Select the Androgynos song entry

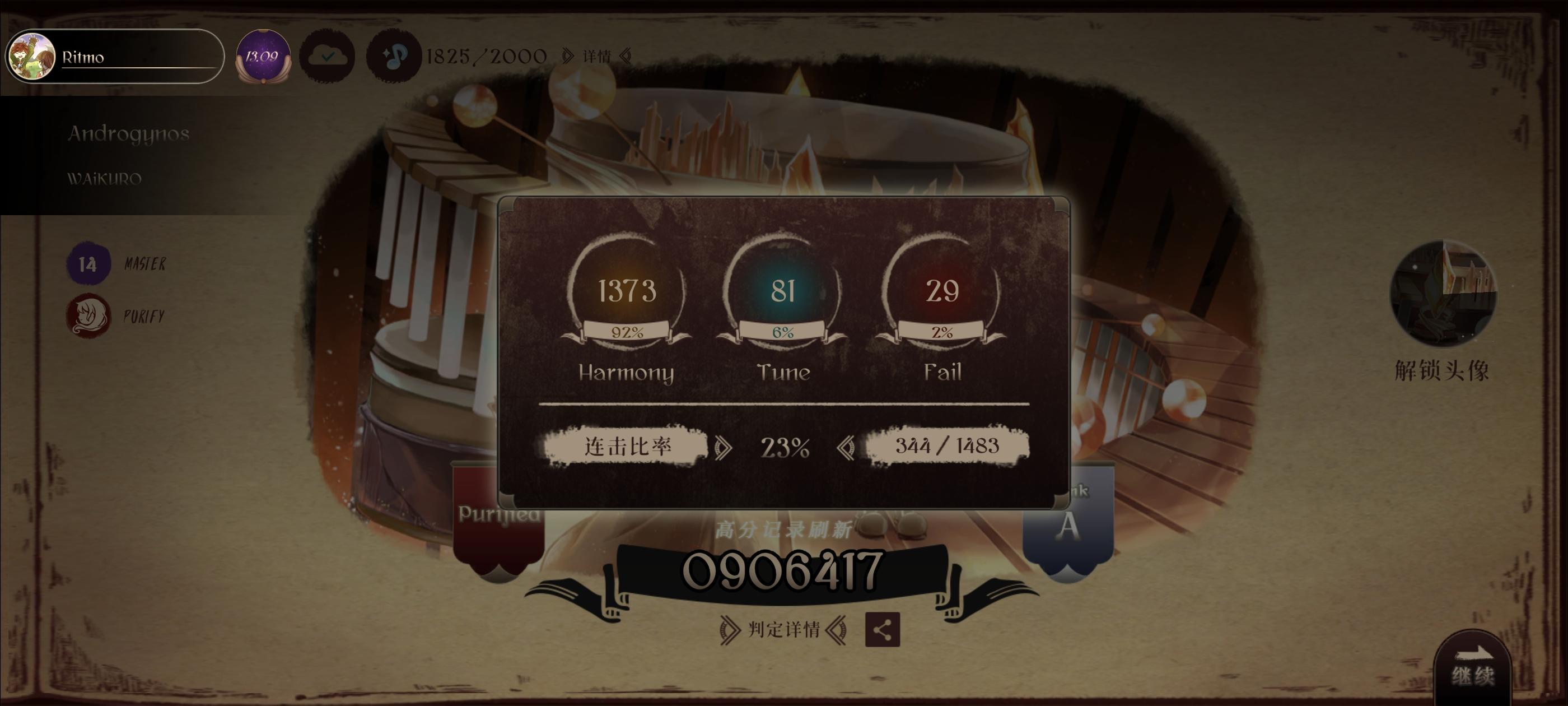[128, 133]
